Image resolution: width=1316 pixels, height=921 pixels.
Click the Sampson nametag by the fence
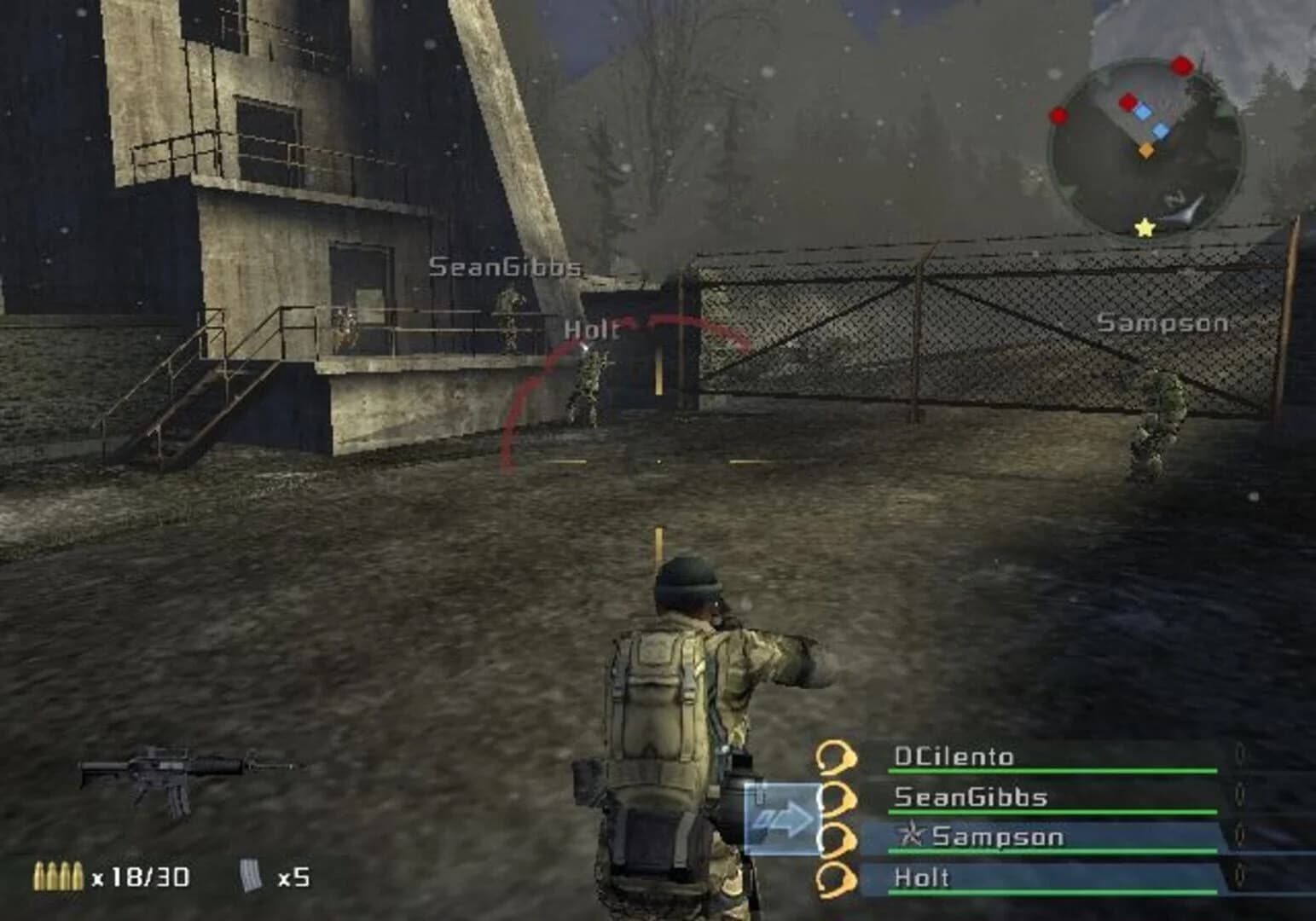[1162, 322]
